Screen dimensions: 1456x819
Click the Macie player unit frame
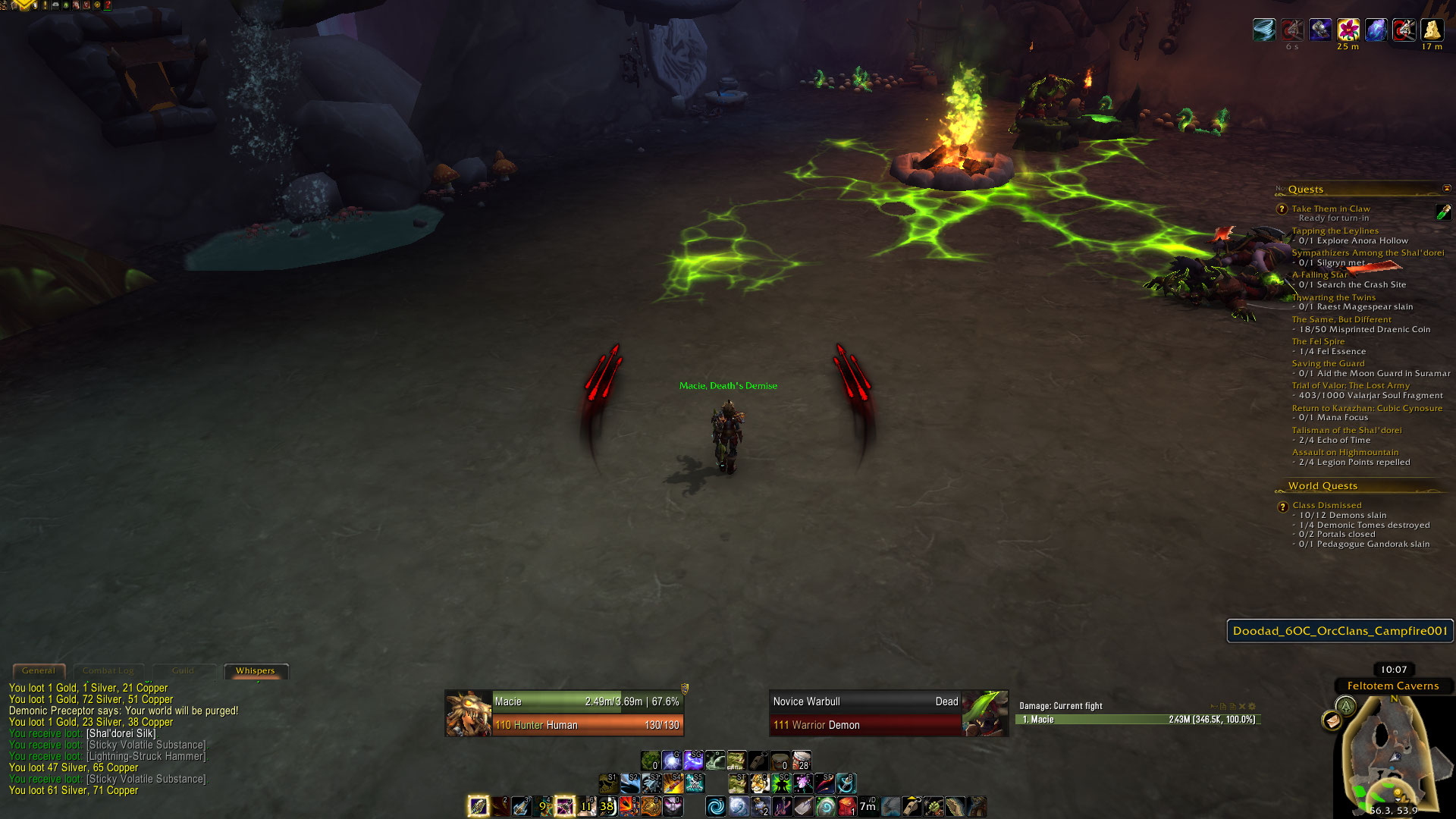click(x=565, y=713)
